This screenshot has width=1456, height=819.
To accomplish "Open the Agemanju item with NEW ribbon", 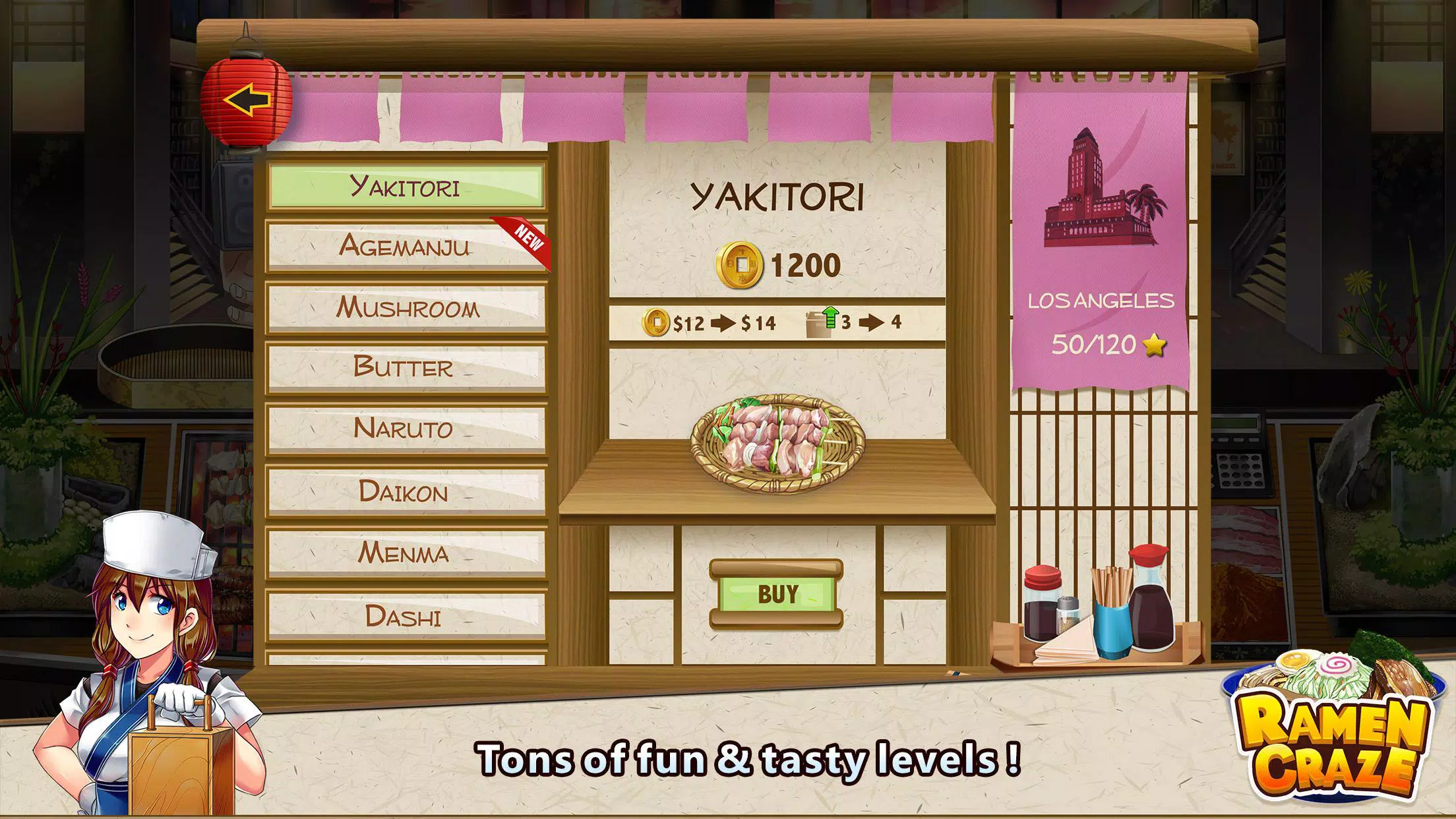I will [406, 247].
